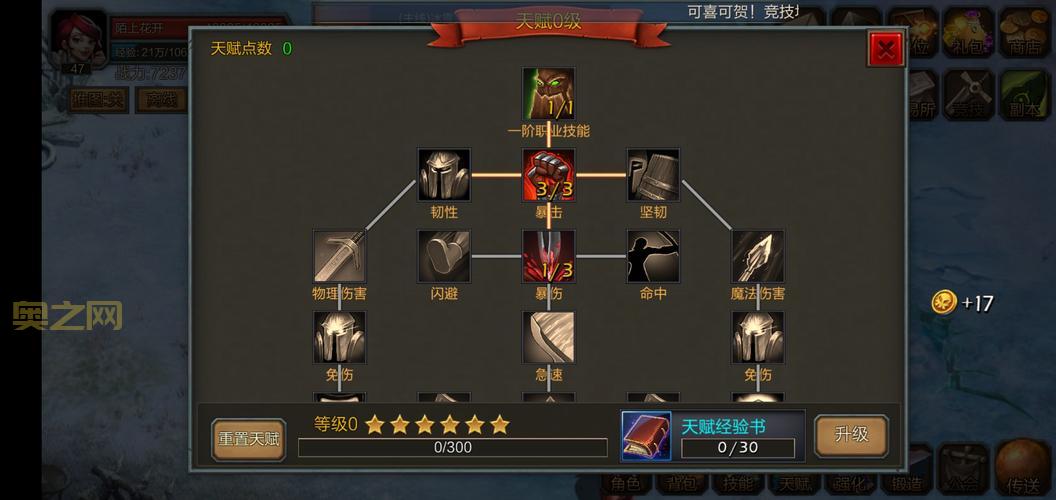The image size is (1056, 500).
Task: Click the 天赋经验书 book icon
Action: point(646,437)
